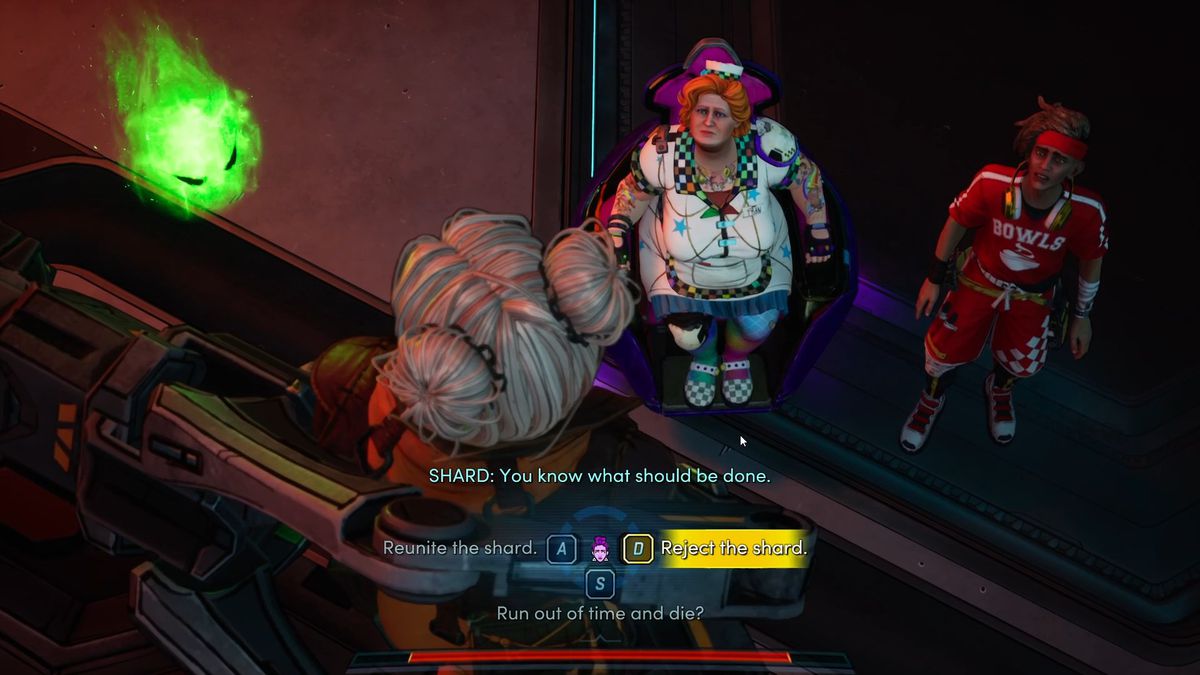
Task: Pick "Run out of time and die?" option
Action: click(x=600, y=612)
